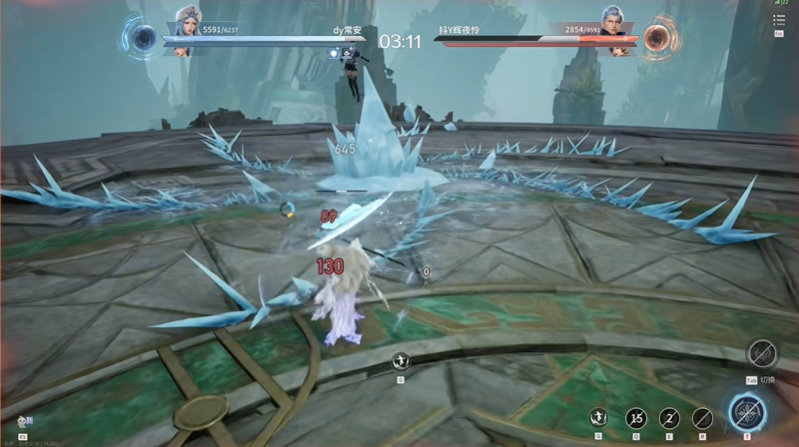Select the unnumbered skill beside the glowing ultimate
The width and height of the screenshot is (799, 447).
pos(703,417)
